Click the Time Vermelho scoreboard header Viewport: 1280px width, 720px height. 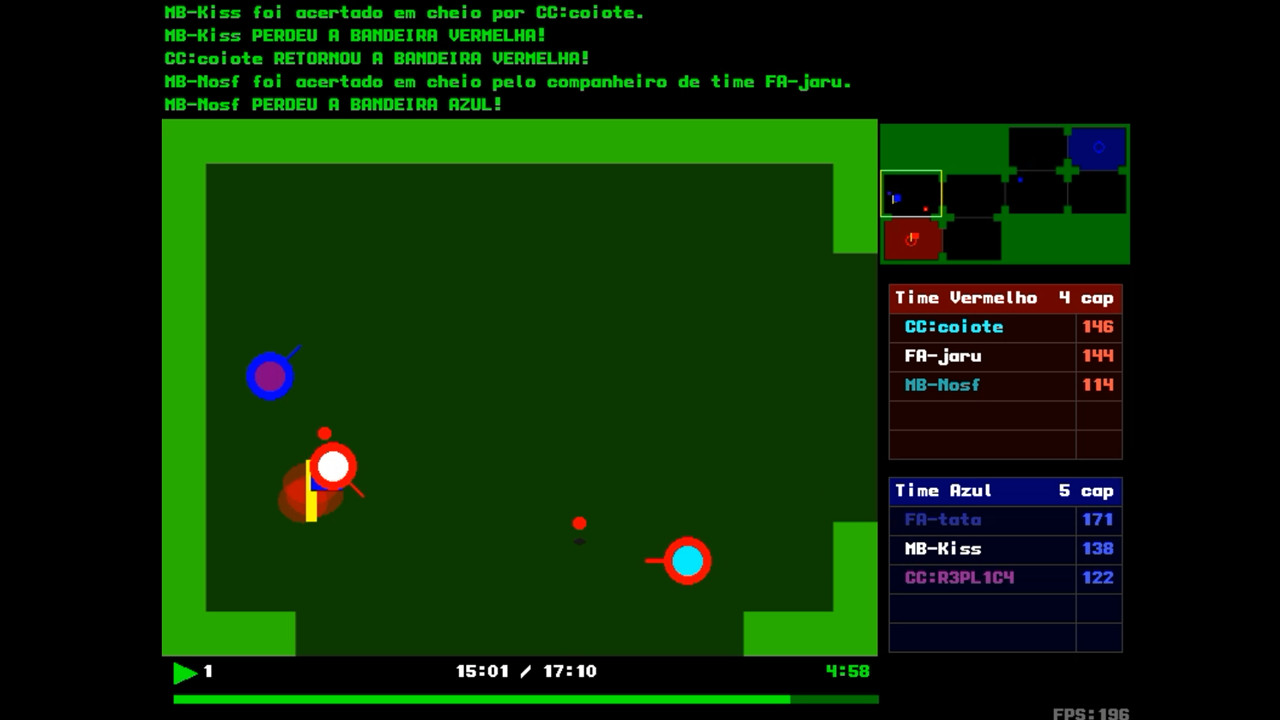1004,297
